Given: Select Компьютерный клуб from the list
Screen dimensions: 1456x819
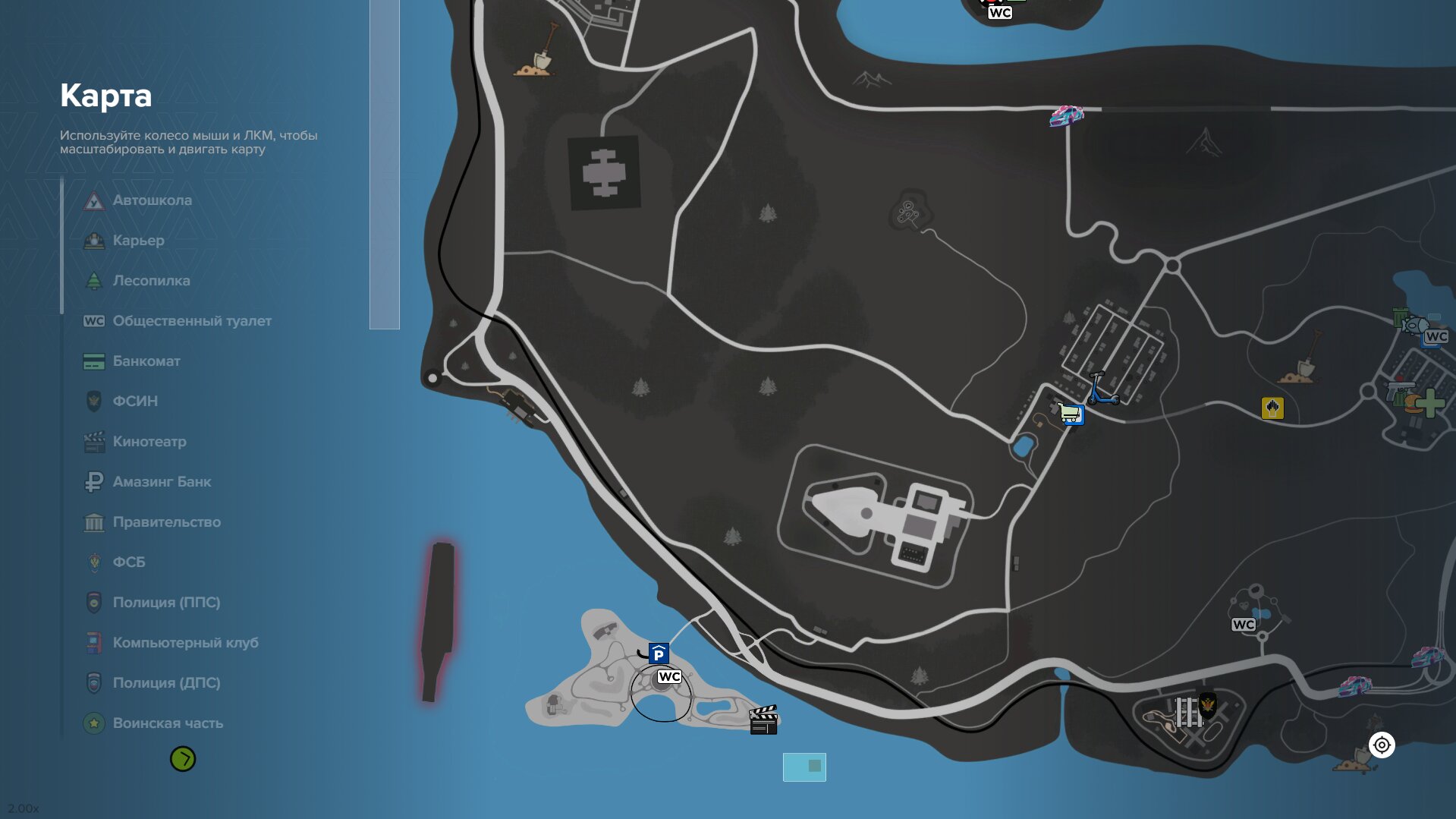Looking at the screenshot, I should point(185,643).
